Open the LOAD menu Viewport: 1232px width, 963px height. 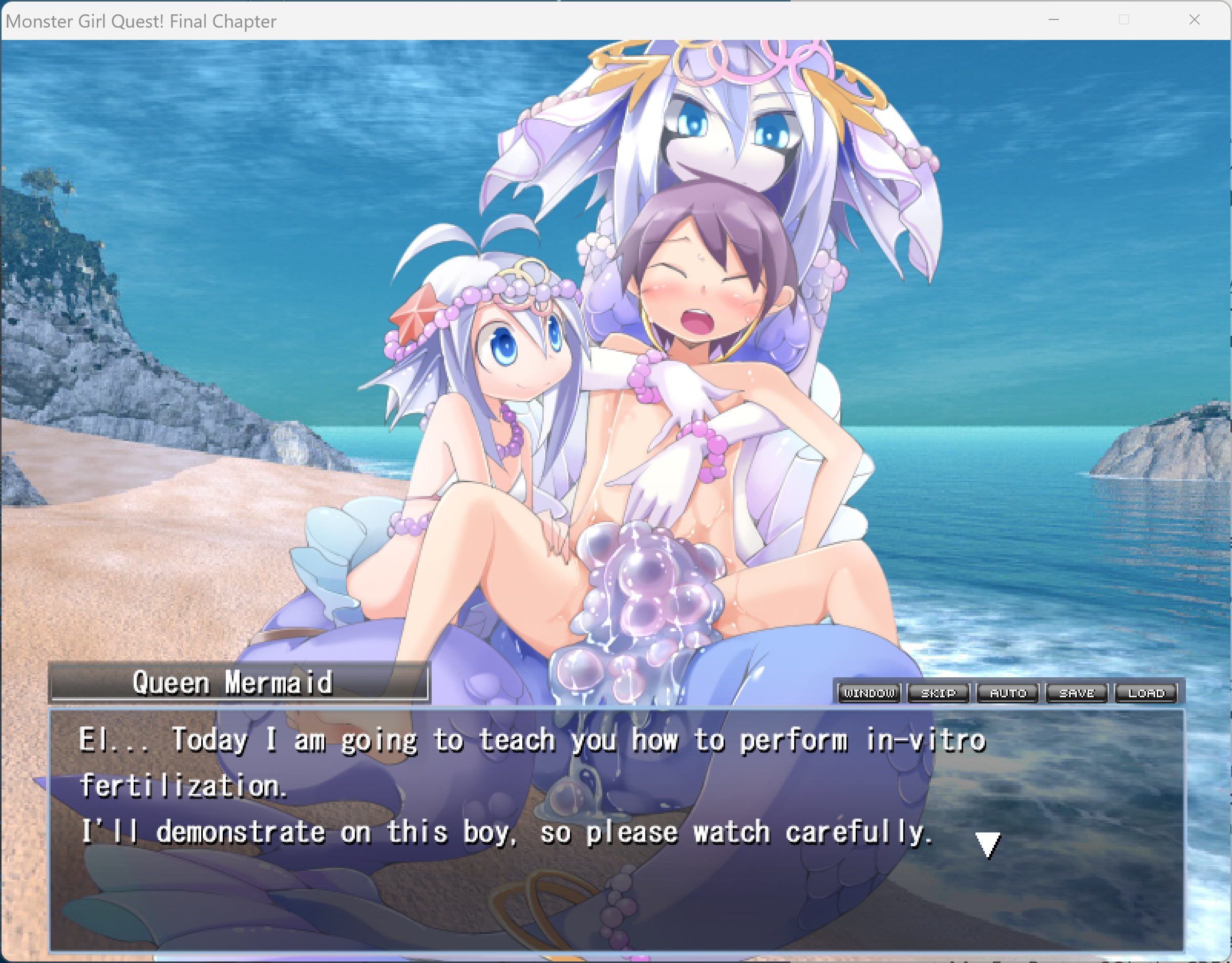[x=1146, y=693]
